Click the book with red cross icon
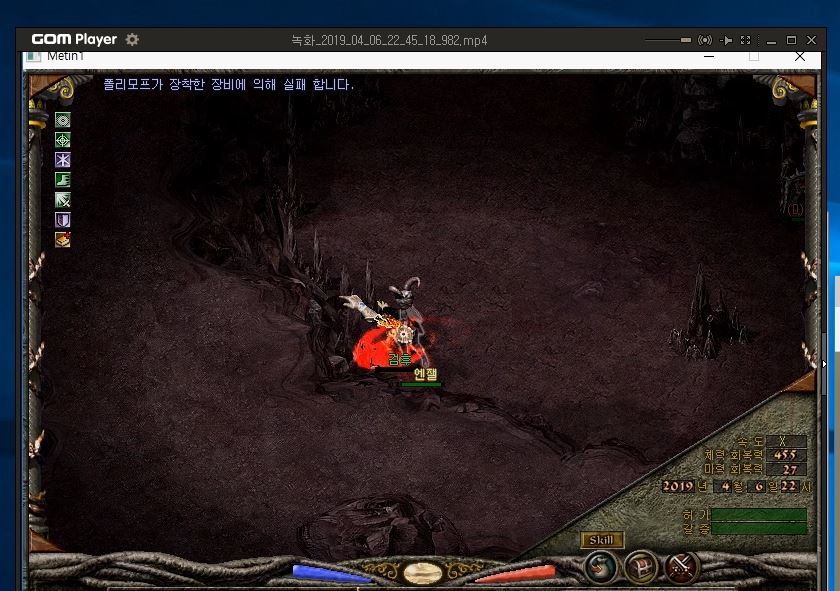The image size is (840, 591). point(63,240)
